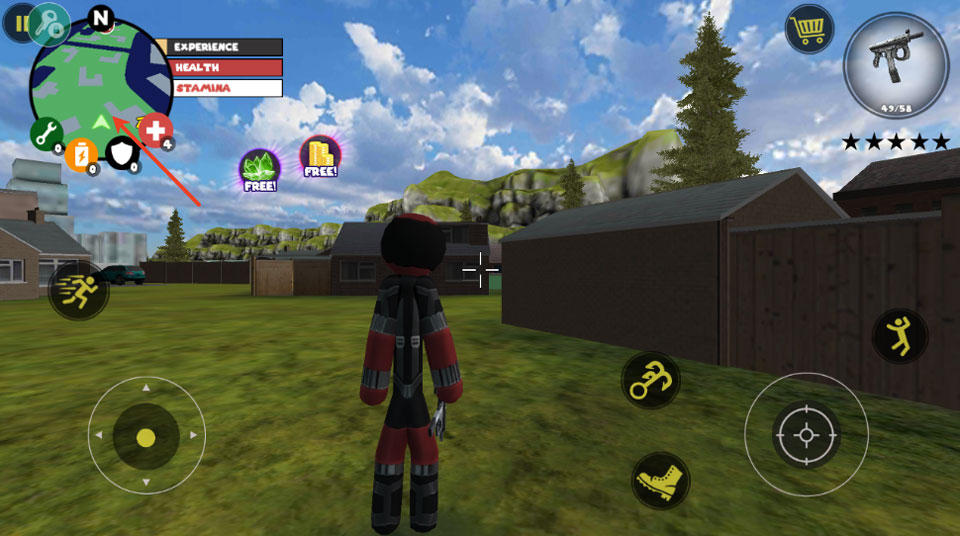Screen dimensions: 960x536
Task: Perform the boot kick attack
Action: pyautogui.click(x=661, y=480)
